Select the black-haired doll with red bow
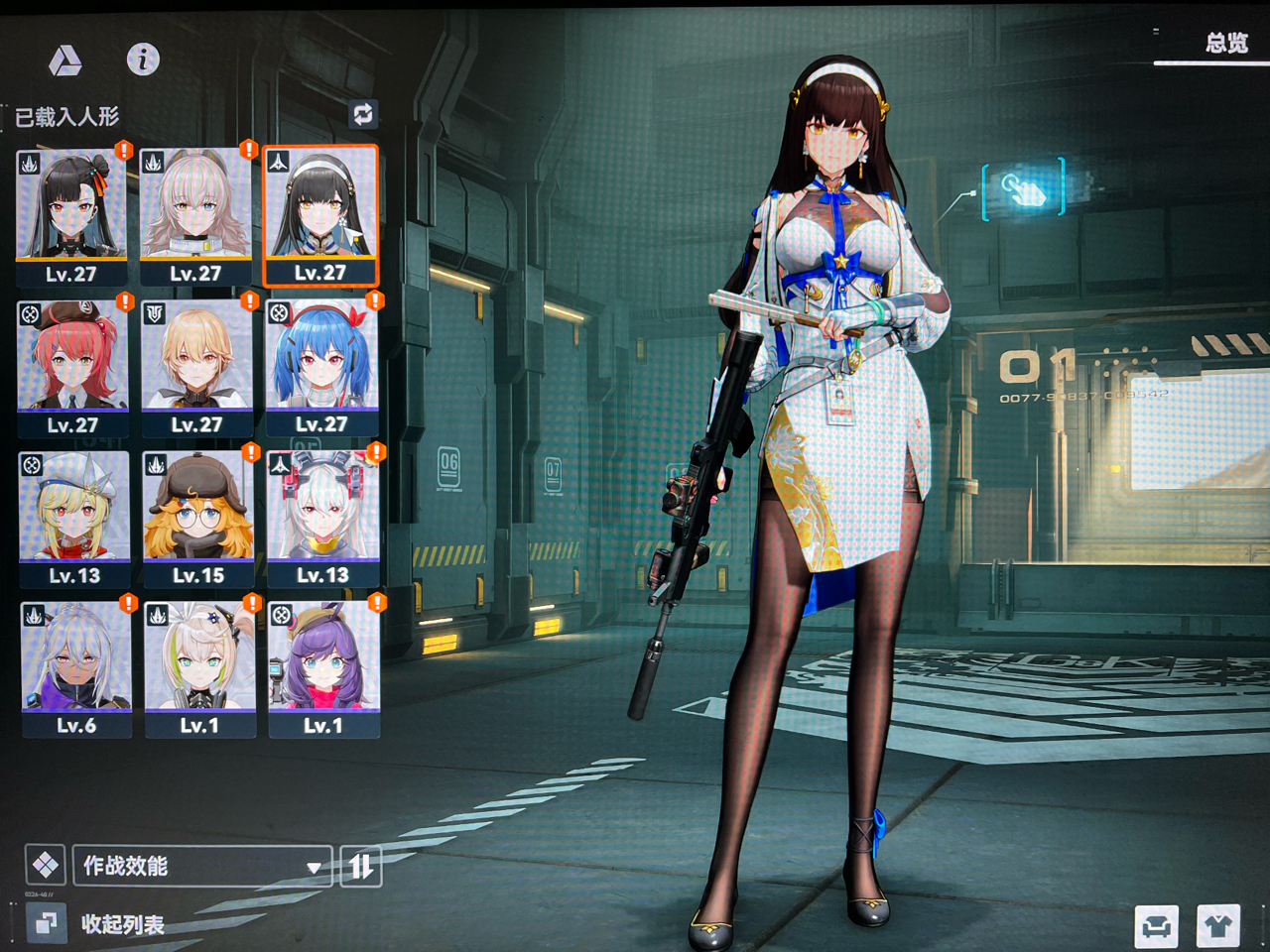Screen dimensions: 1270x952 coord(71,215)
